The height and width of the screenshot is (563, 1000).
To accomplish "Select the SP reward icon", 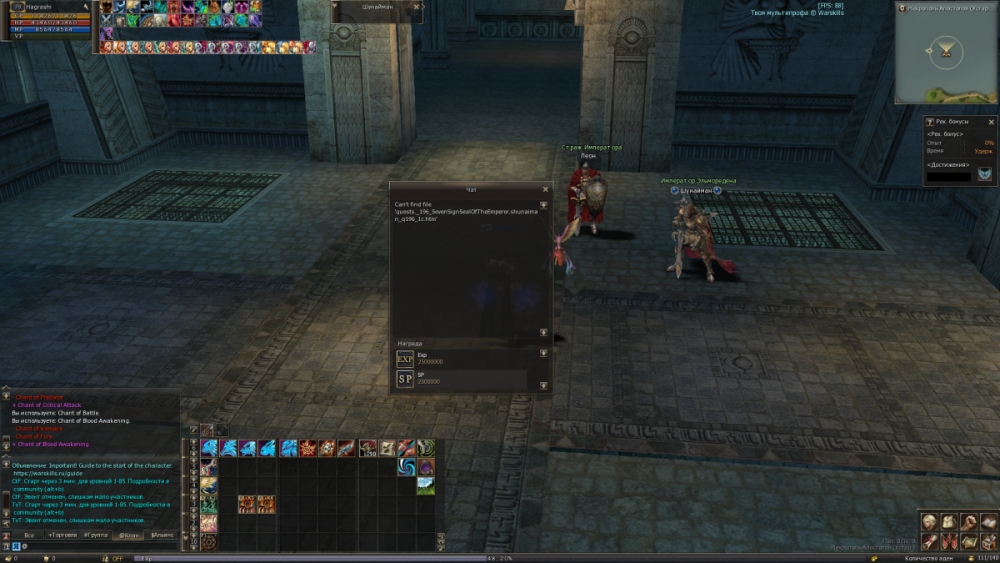I will (405, 379).
